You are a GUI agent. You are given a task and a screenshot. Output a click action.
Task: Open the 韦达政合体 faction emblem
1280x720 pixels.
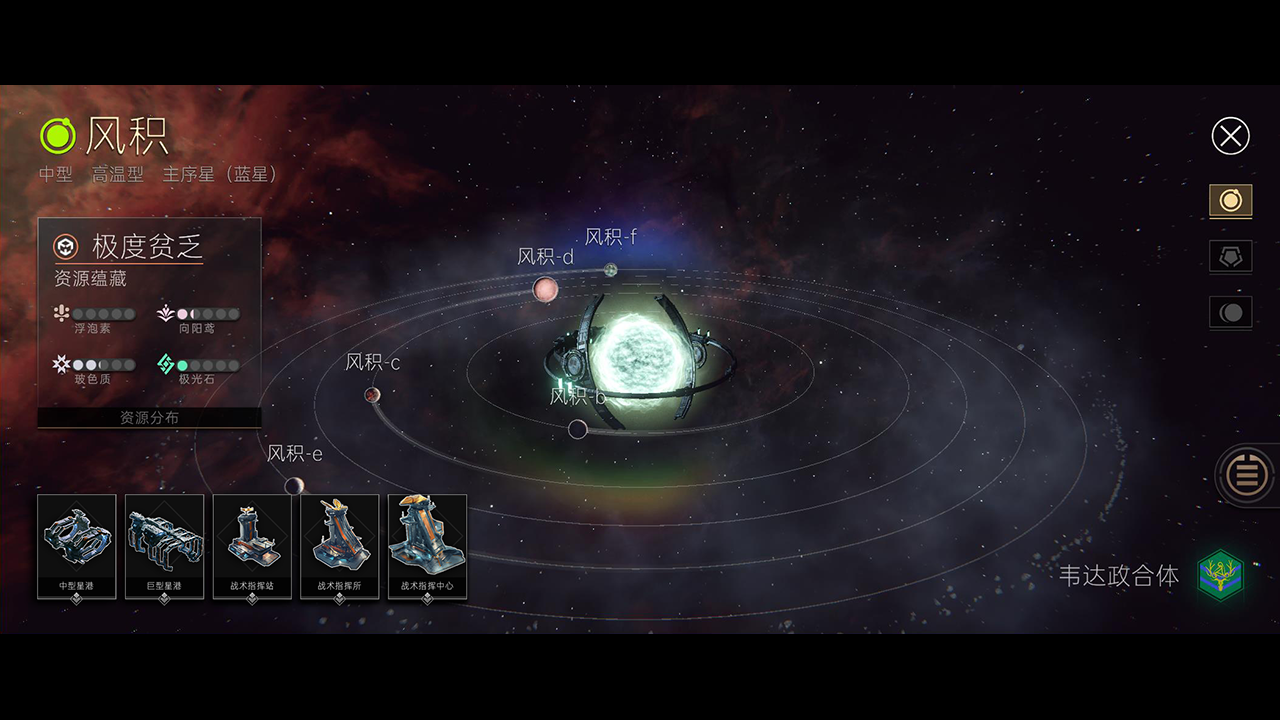click(x=1220, y=576)
